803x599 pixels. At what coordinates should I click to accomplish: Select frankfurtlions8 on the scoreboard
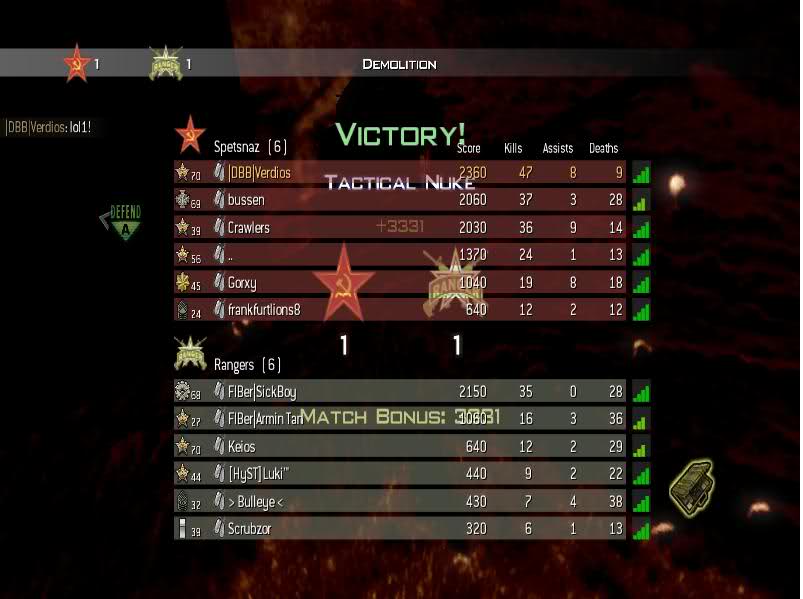pos(400,310)
